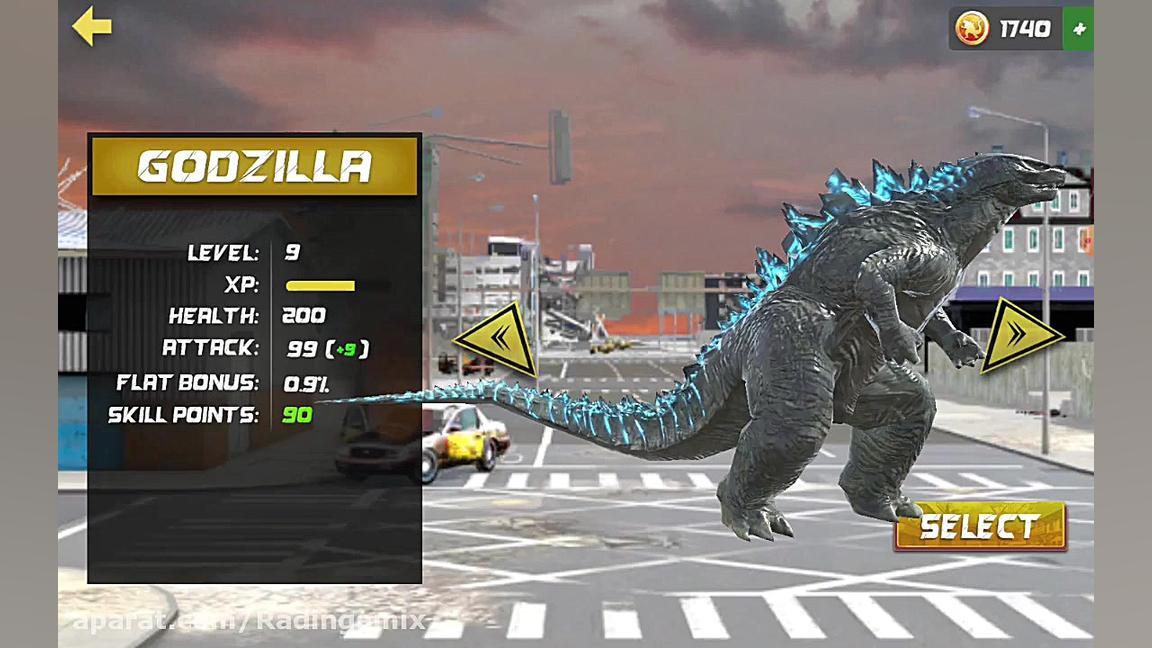Screen dimensions: 1152x648
Task: Add more coins with the green plus
Action: [x=1078, y=30]
